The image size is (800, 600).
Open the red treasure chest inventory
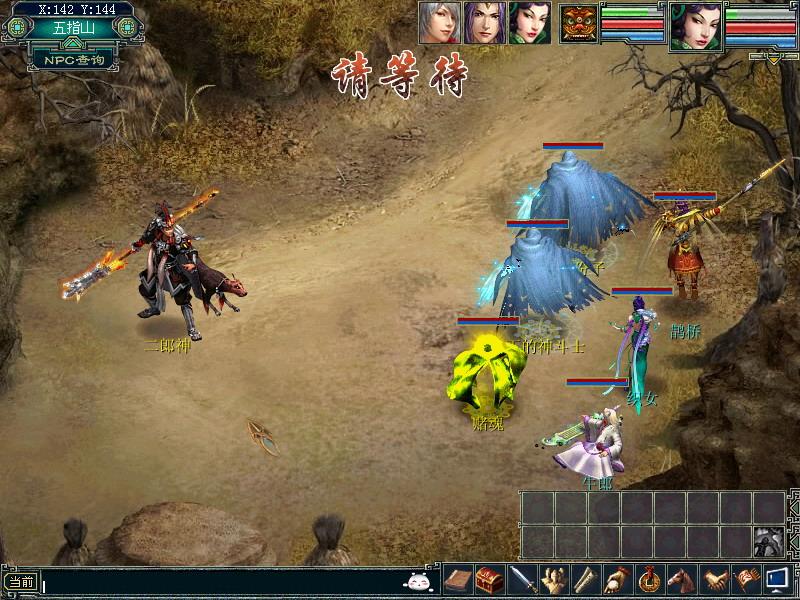tap(489, 580)
